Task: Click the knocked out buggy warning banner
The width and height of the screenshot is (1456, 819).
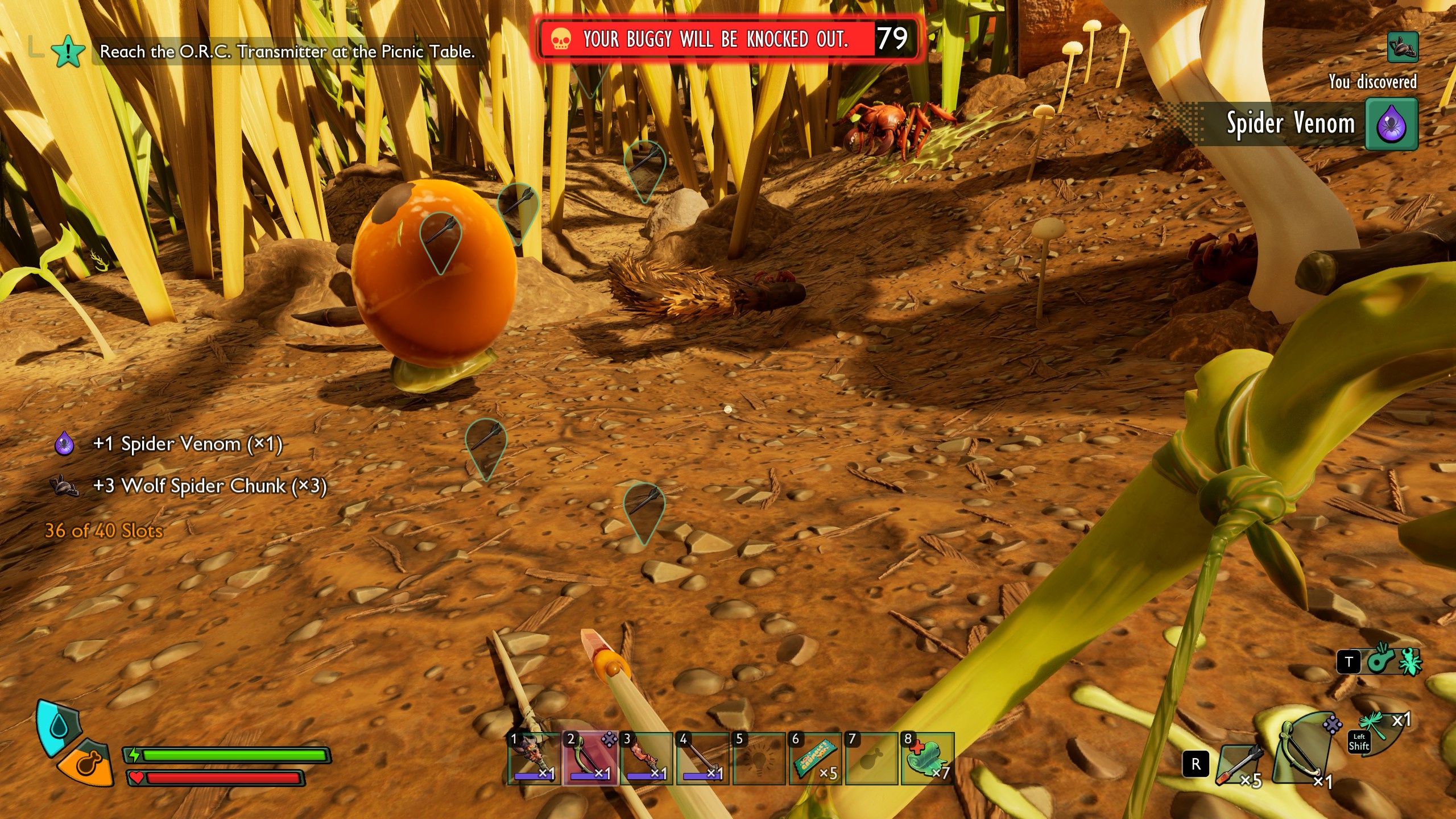Action: (x=725, y=39)
